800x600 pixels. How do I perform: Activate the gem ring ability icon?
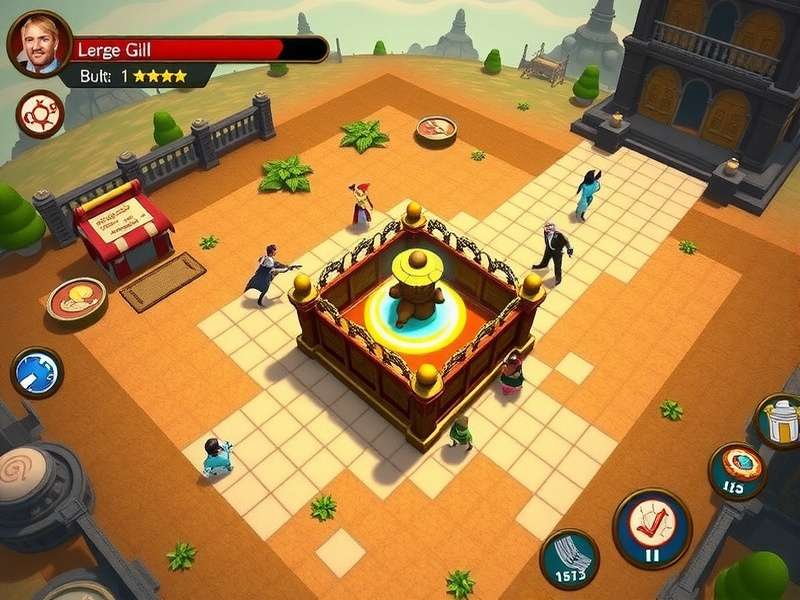(x=738, y=470)
